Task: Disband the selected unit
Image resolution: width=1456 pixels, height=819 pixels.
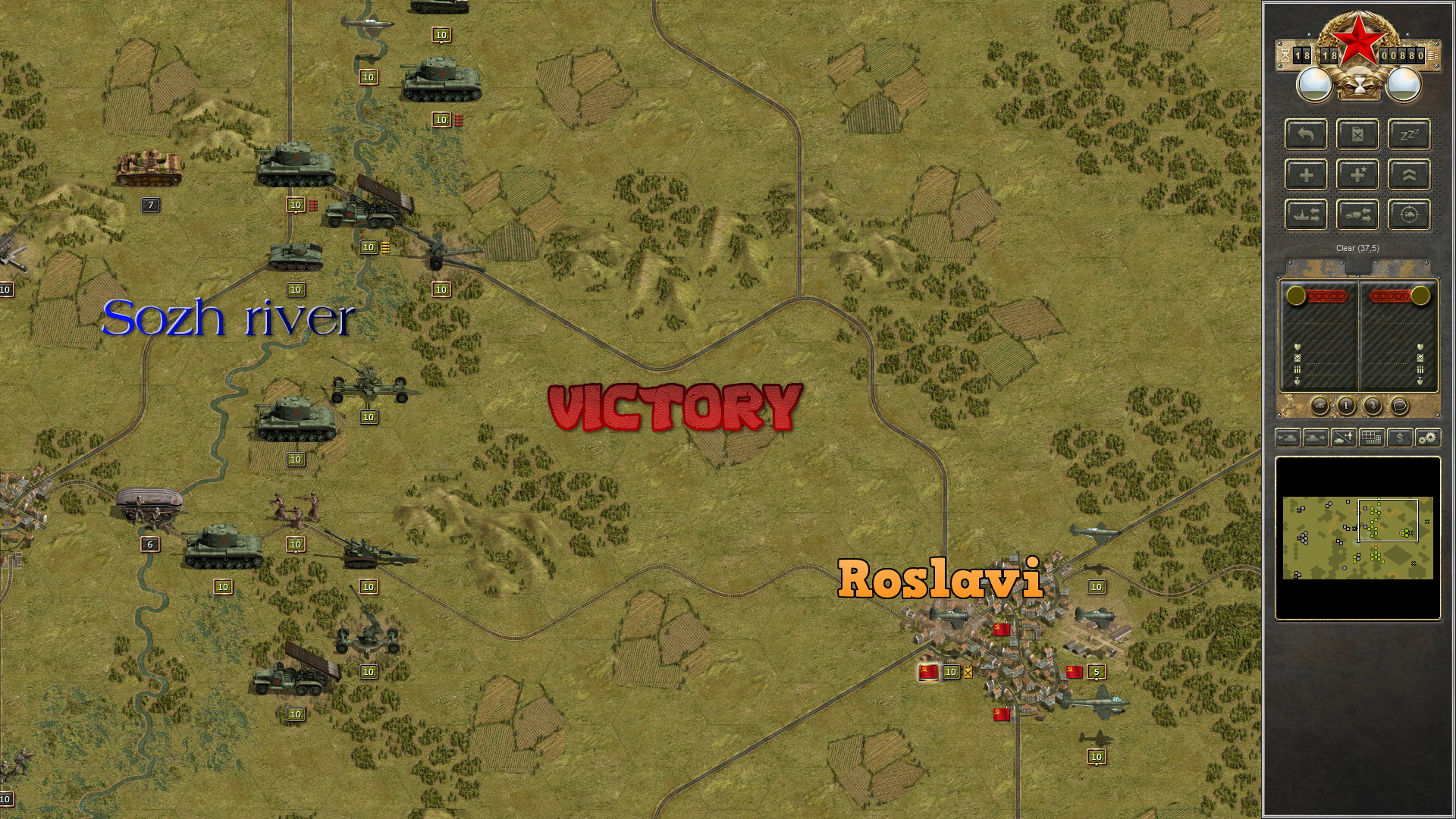Action: (x=1358, y=135)
